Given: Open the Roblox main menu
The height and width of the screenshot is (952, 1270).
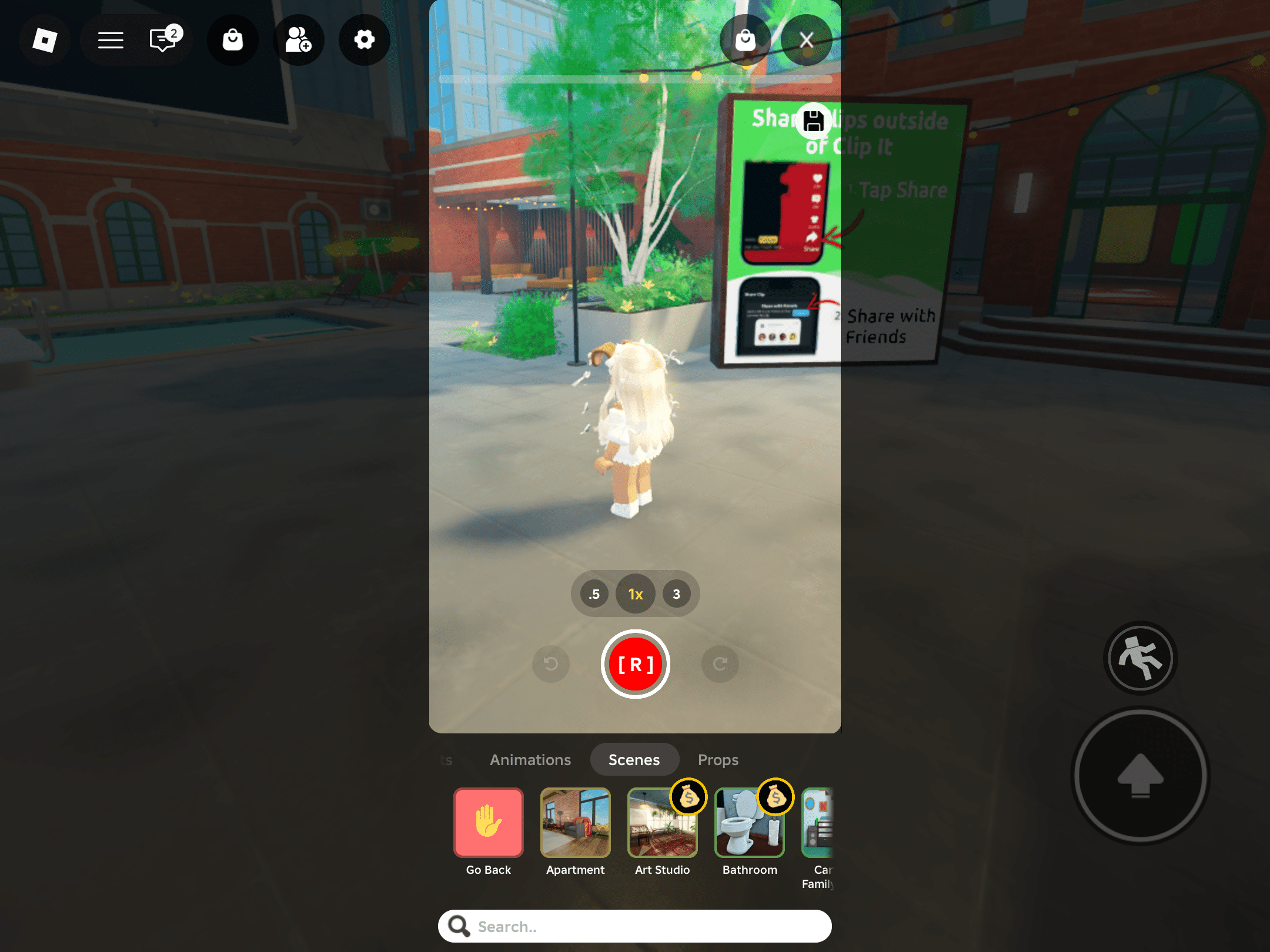Looking at the screenshot, I should [109, 40].
